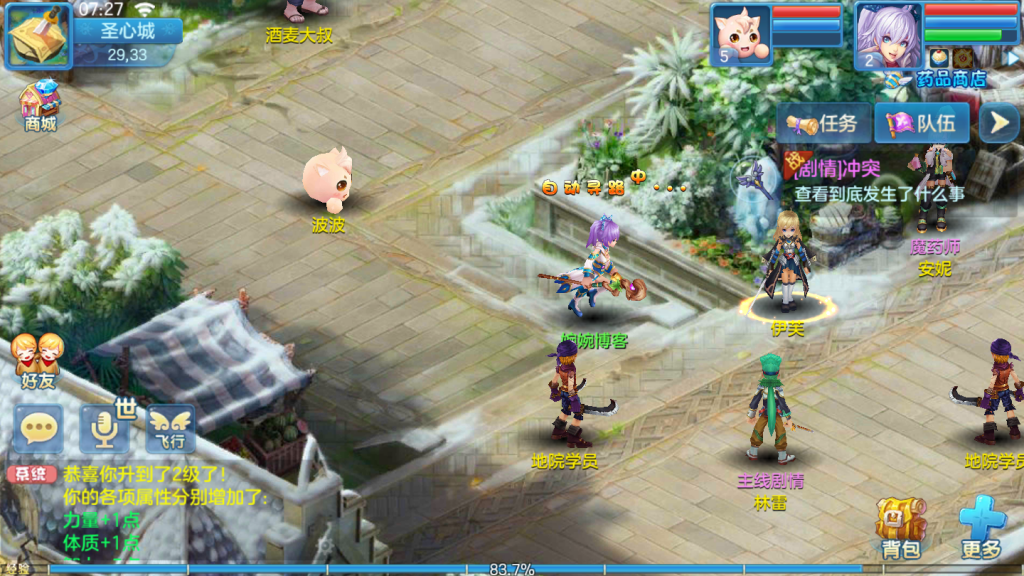The width and height of the screenshot is (1024, 576).
Task: Open the 圣心城 map icon
Action: (x=39, y=36)
